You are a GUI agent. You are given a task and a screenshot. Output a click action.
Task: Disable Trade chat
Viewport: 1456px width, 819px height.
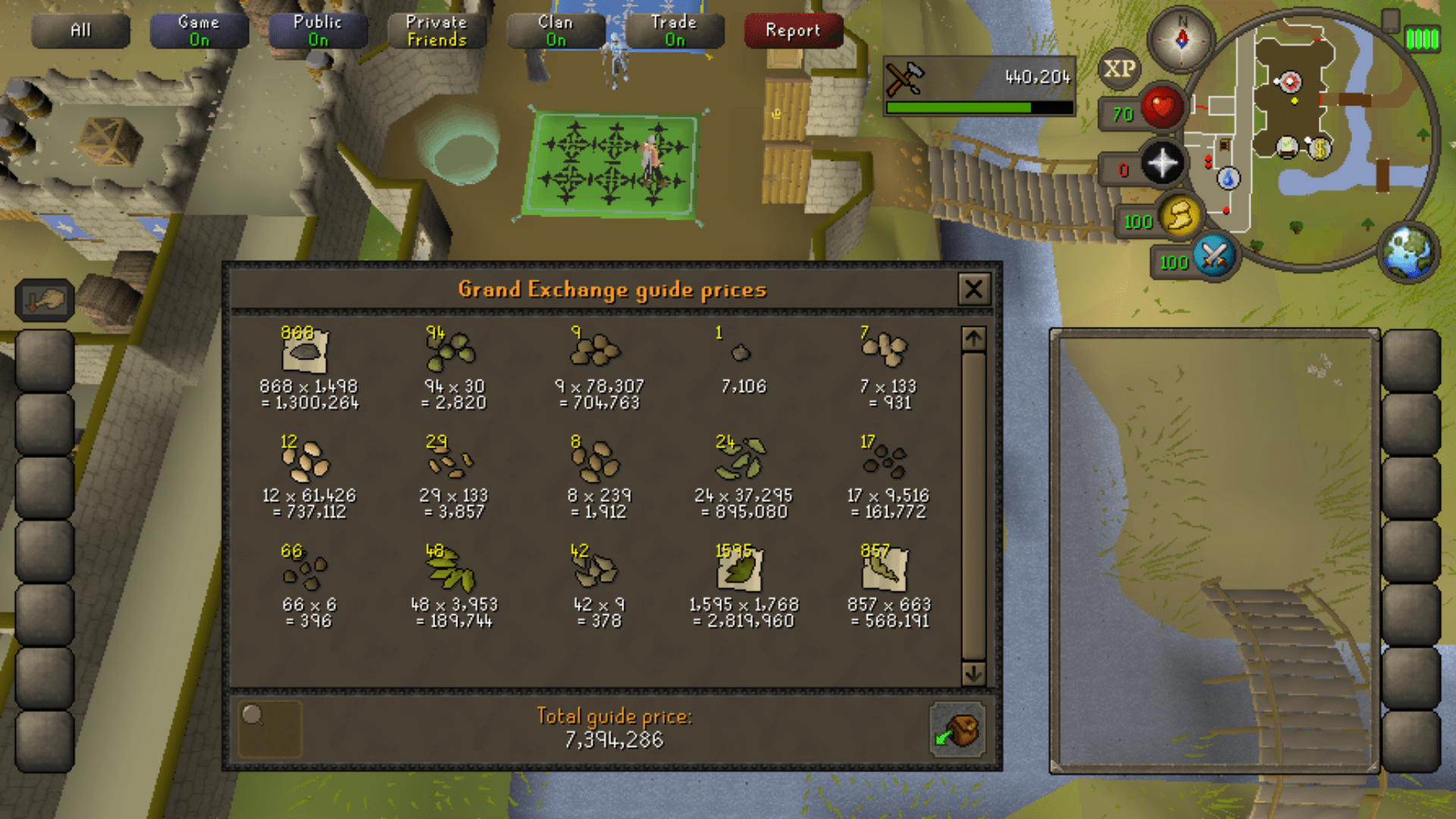point(674,30)
